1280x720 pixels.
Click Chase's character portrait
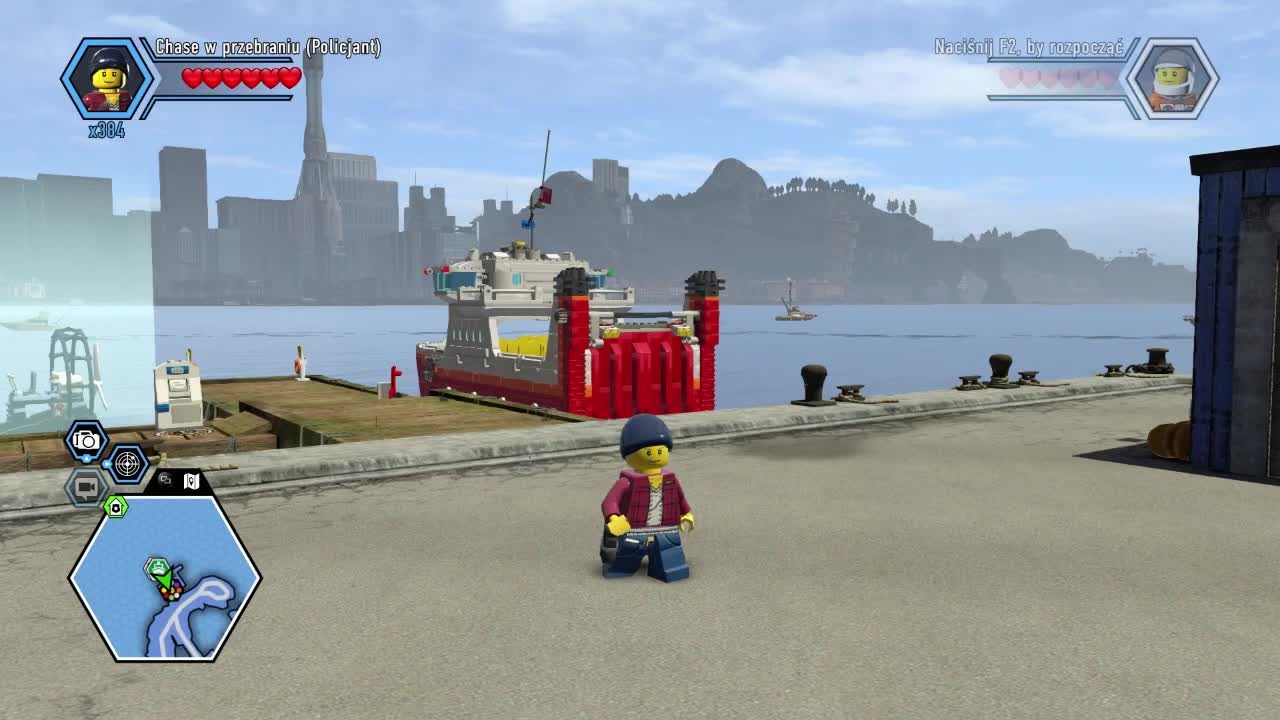tap(106, 79)
